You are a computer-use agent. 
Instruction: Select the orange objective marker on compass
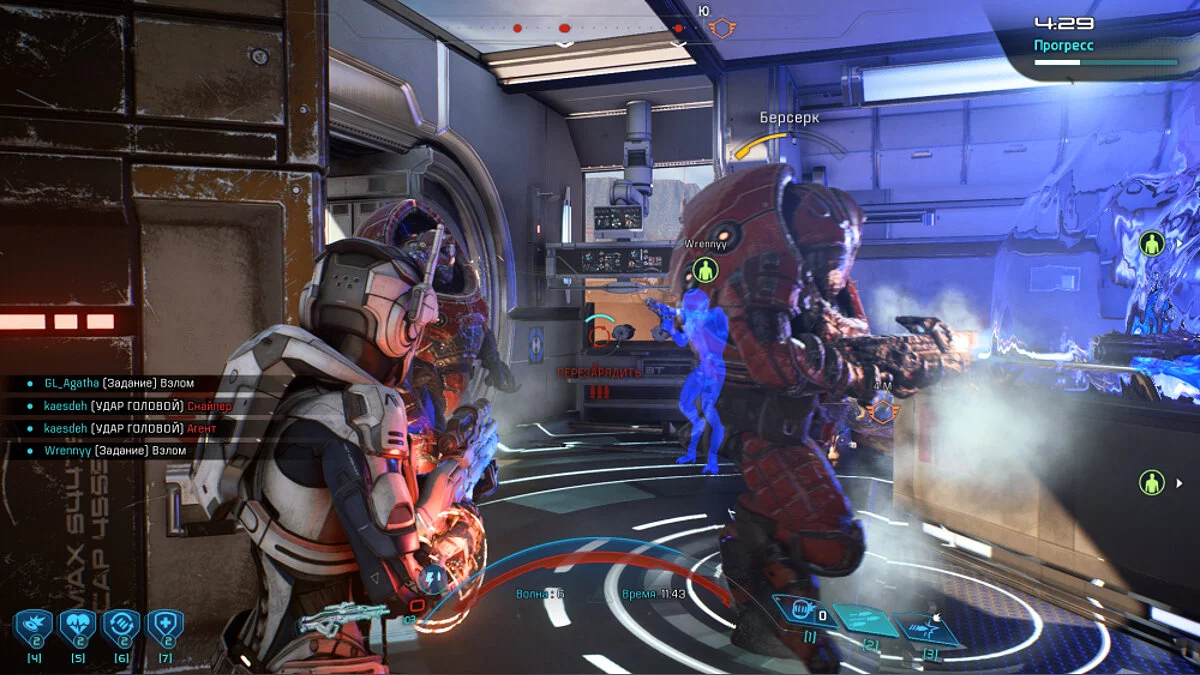[718, 29]
